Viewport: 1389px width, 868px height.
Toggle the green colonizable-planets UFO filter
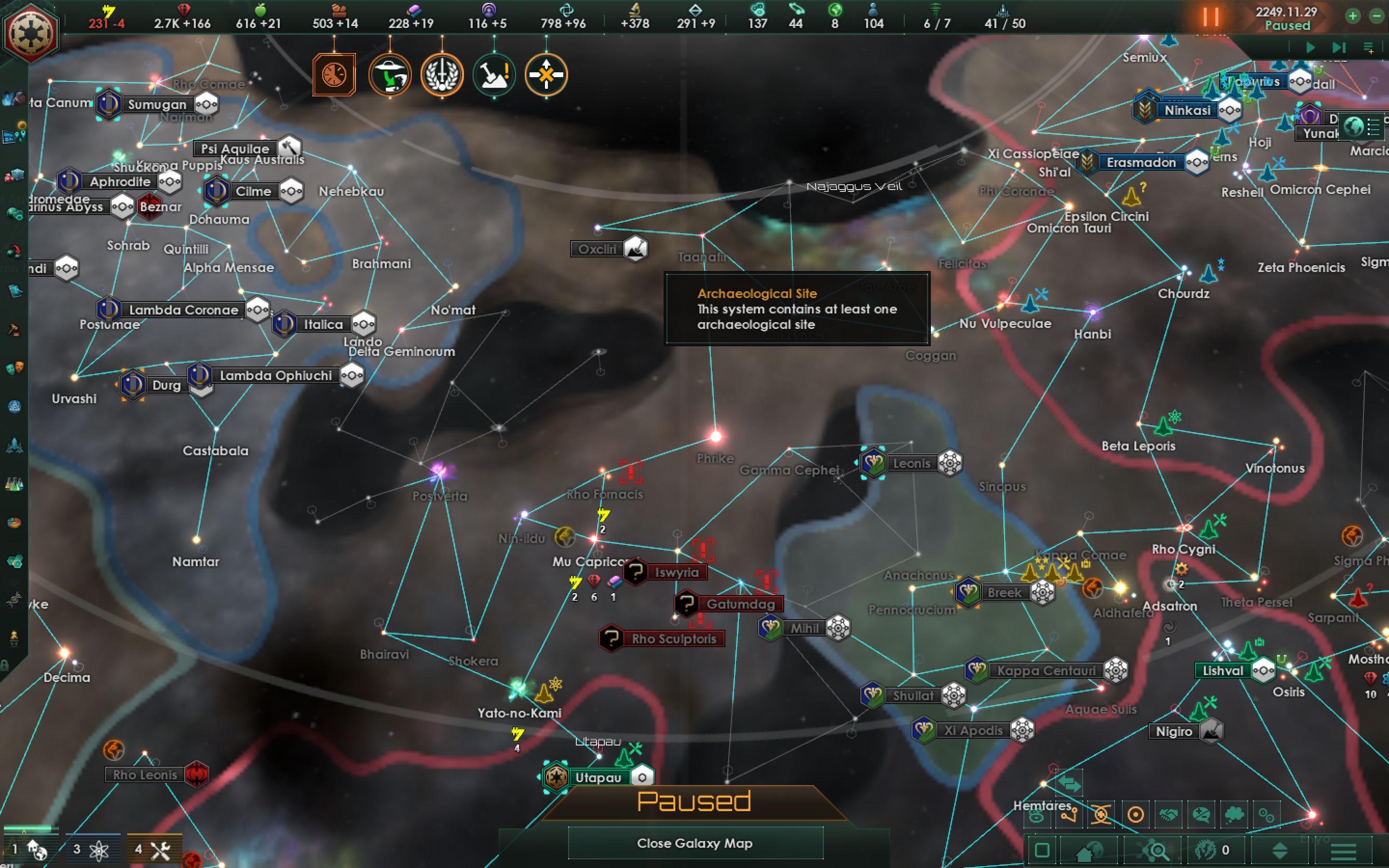390,75
